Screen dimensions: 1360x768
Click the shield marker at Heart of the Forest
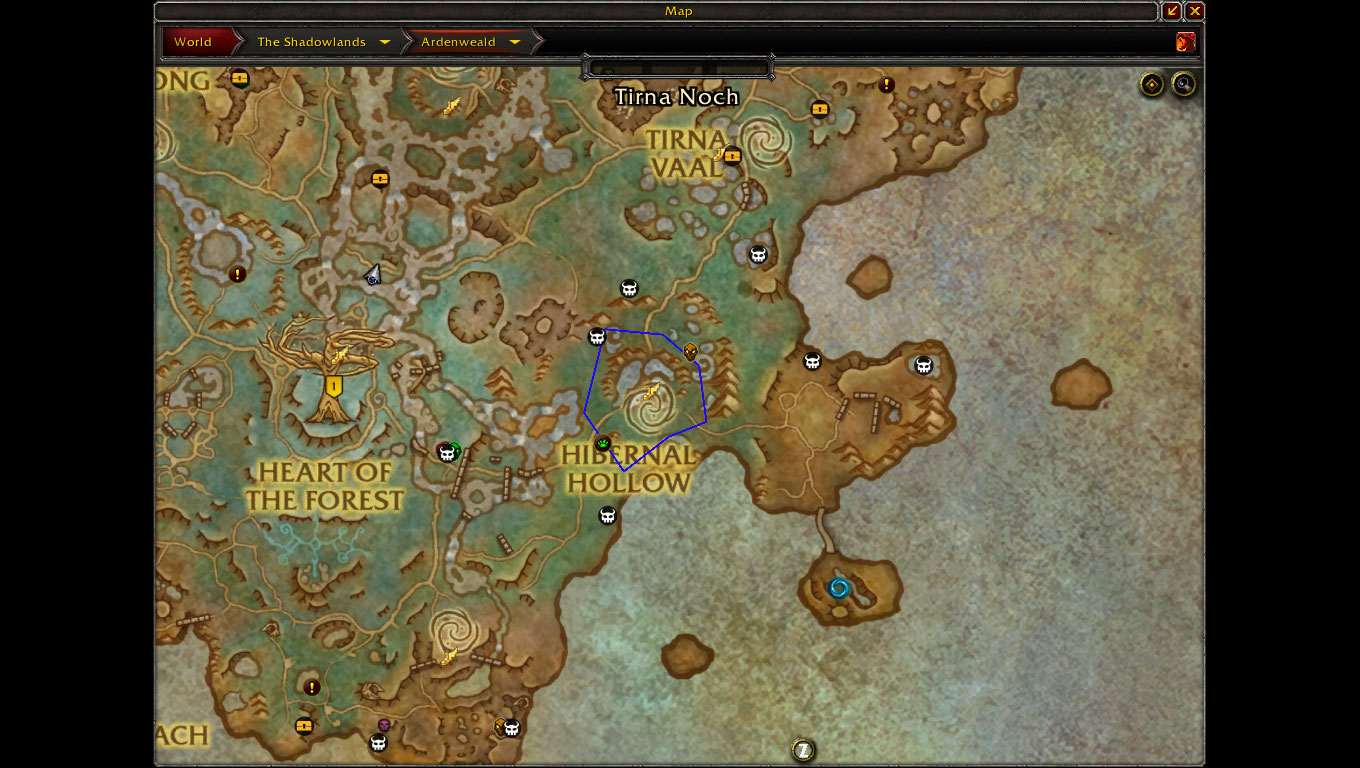(x=334, y=386)
